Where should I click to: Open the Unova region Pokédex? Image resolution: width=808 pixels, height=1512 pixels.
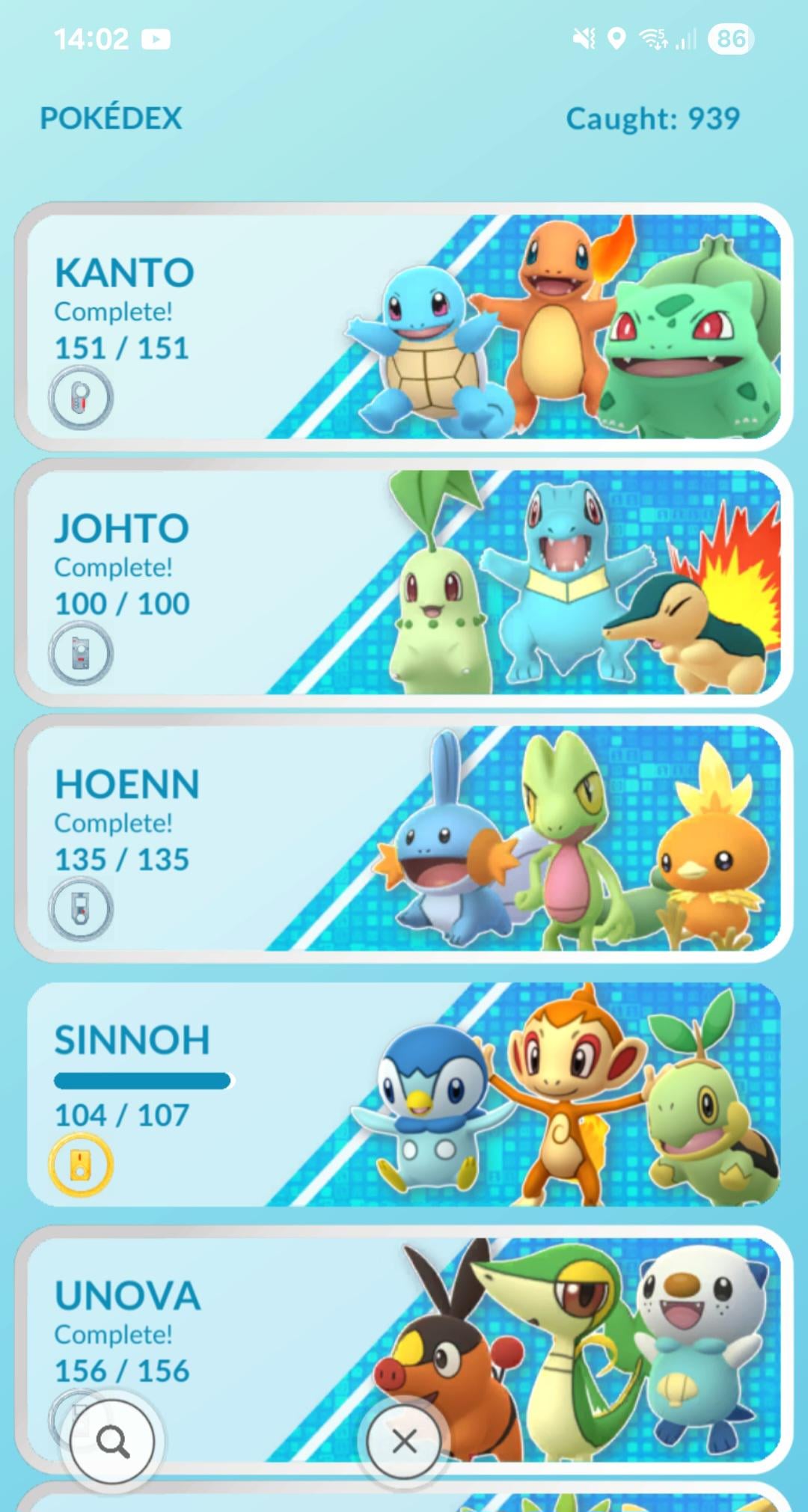(404, 1317)
